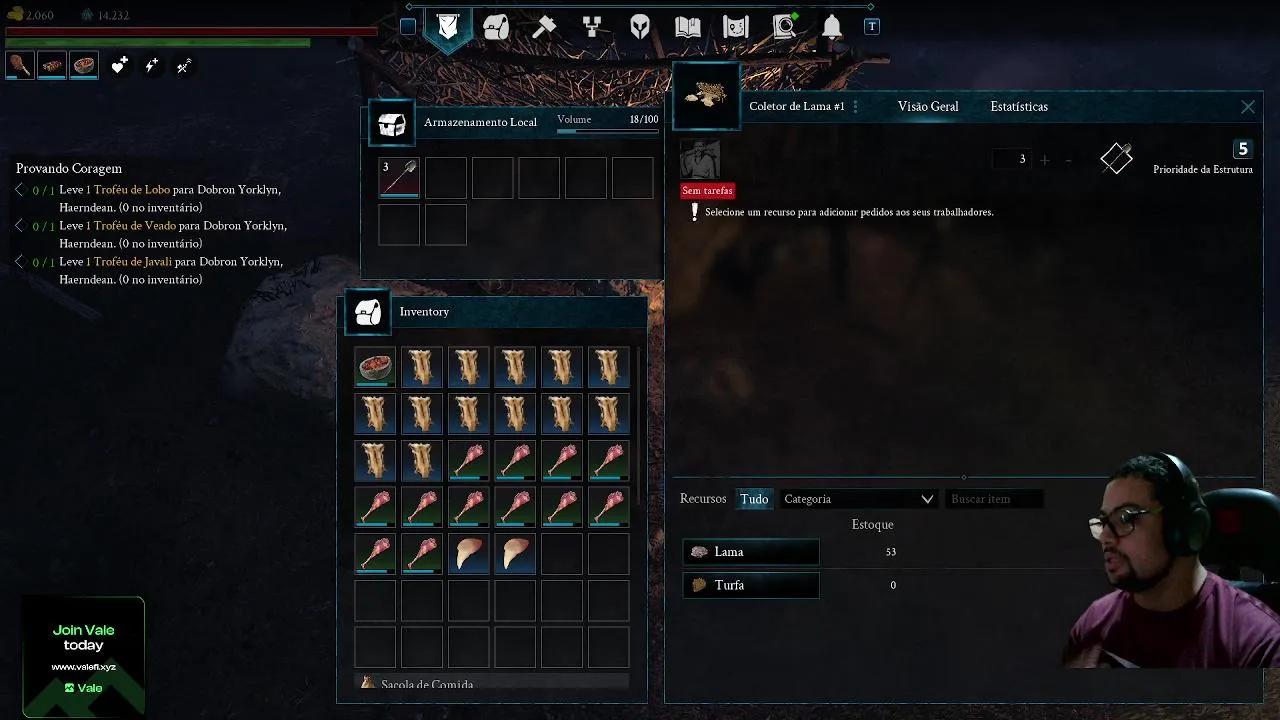The image size is (1280, 720).
Task: Select the Lama resource row
Action: point(751,552)
